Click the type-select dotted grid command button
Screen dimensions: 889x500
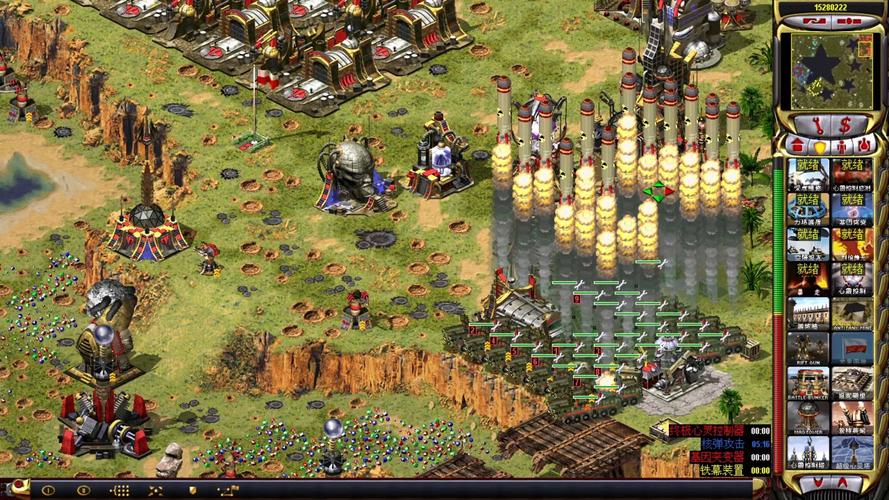tap(120, 491)
